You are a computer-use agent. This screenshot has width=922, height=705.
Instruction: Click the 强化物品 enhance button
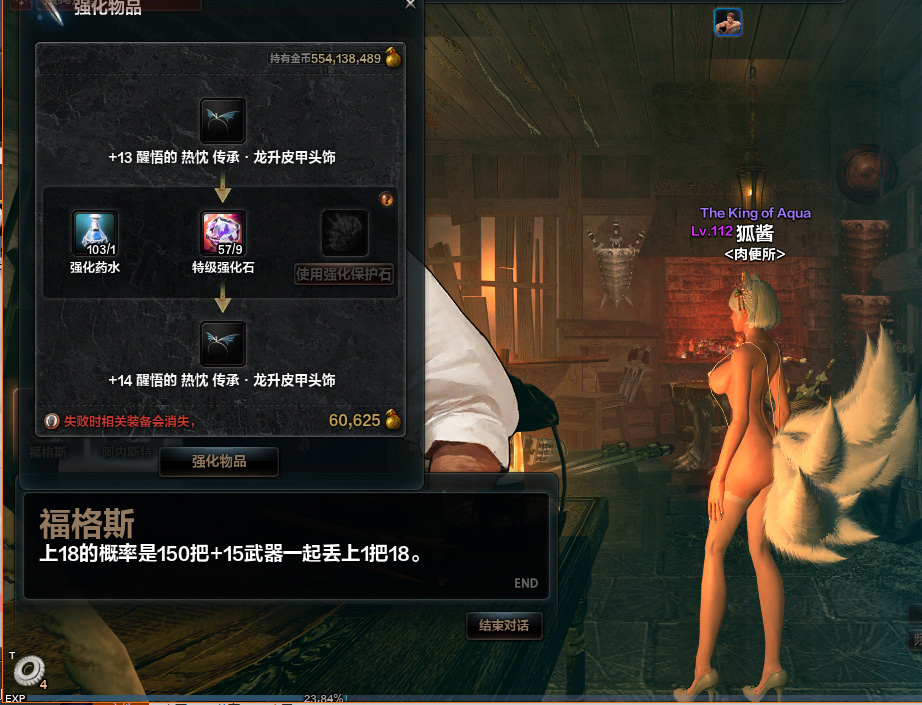point(219,462)
